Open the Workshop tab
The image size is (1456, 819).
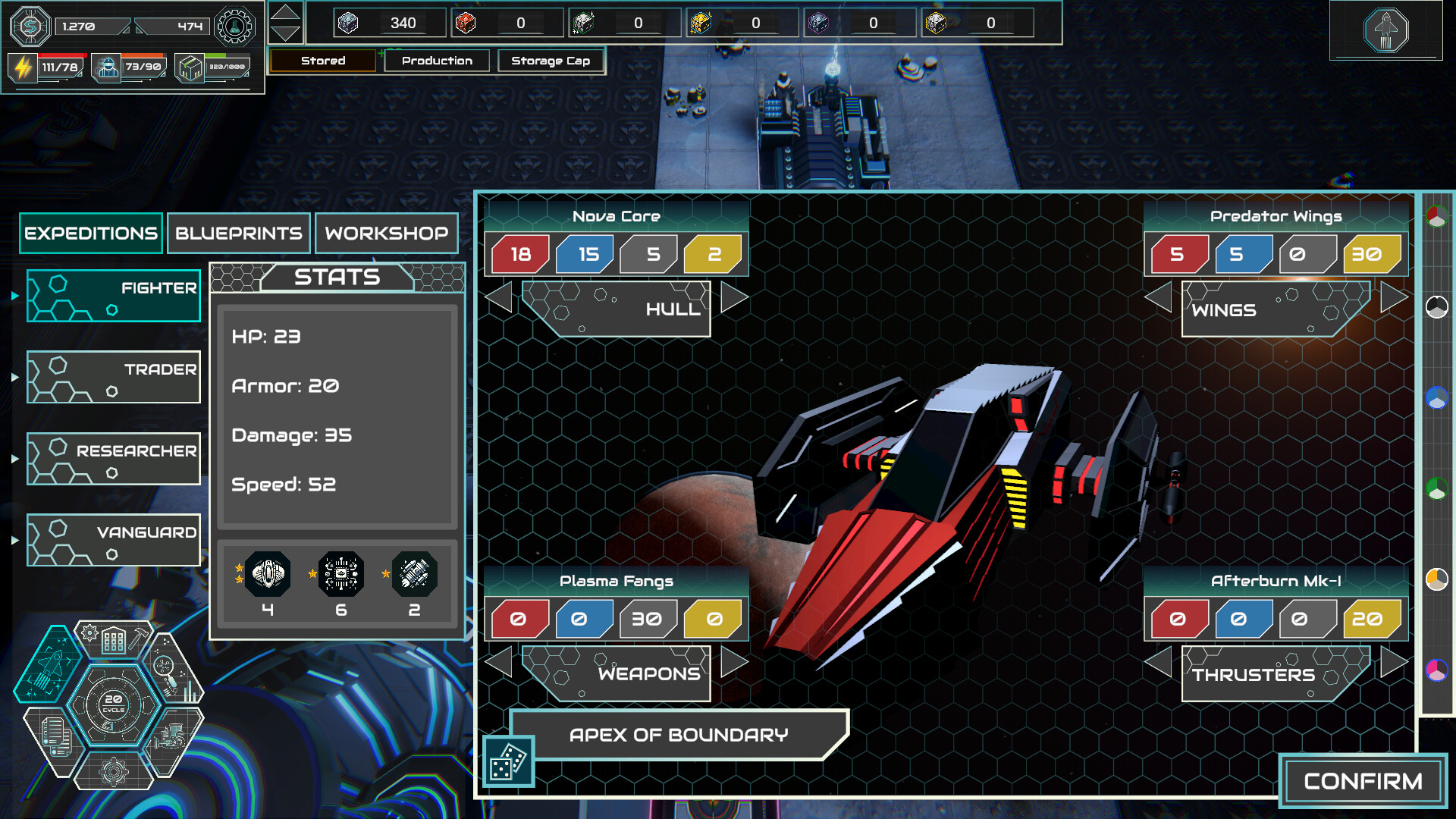tap(387, 233)
